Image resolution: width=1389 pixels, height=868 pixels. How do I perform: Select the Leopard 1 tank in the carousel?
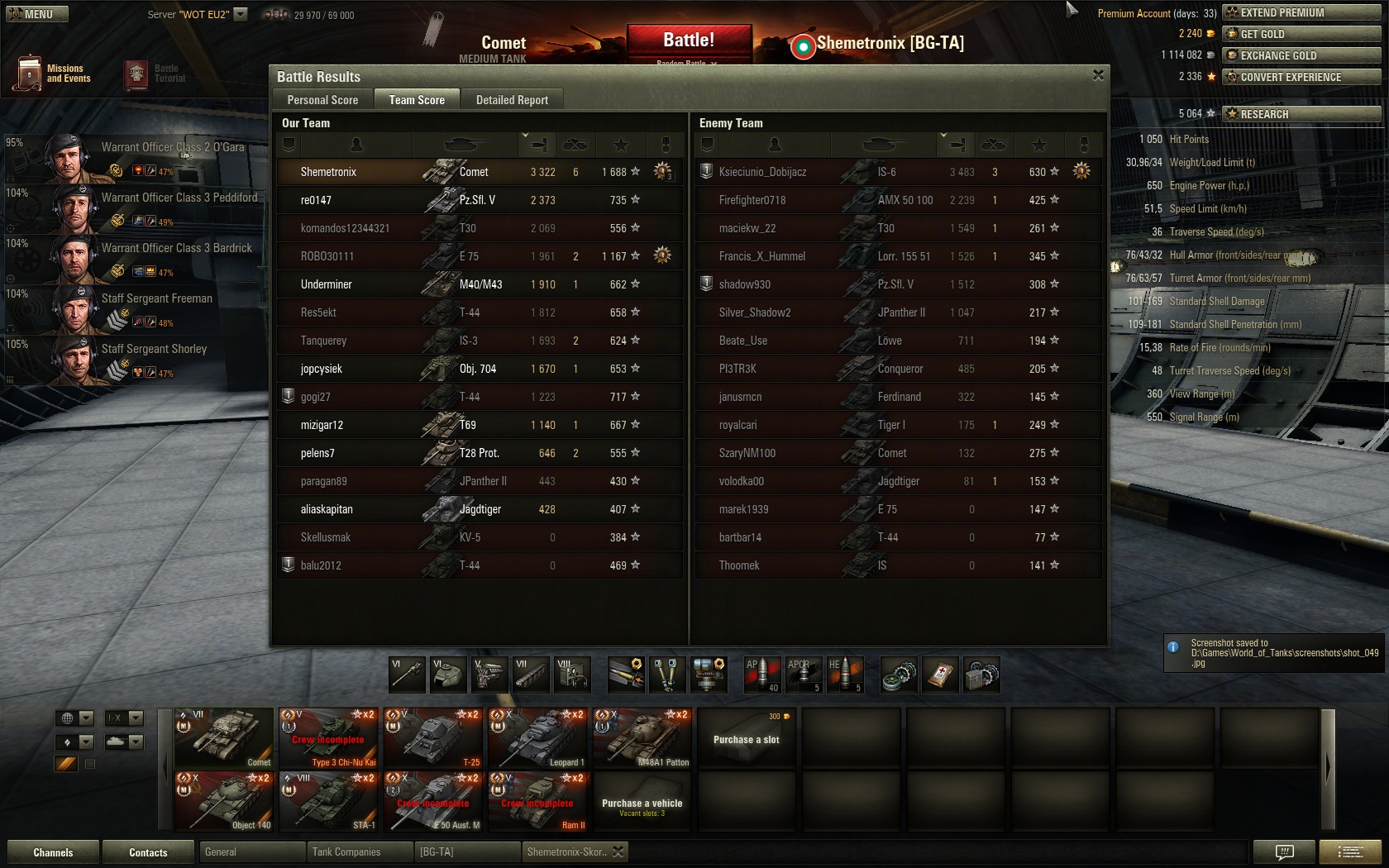point(537,737)
